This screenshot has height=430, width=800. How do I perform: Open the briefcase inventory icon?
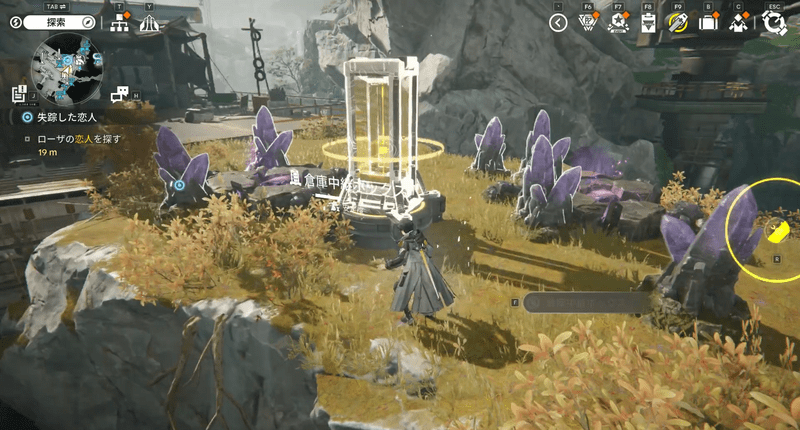(709, 23)
